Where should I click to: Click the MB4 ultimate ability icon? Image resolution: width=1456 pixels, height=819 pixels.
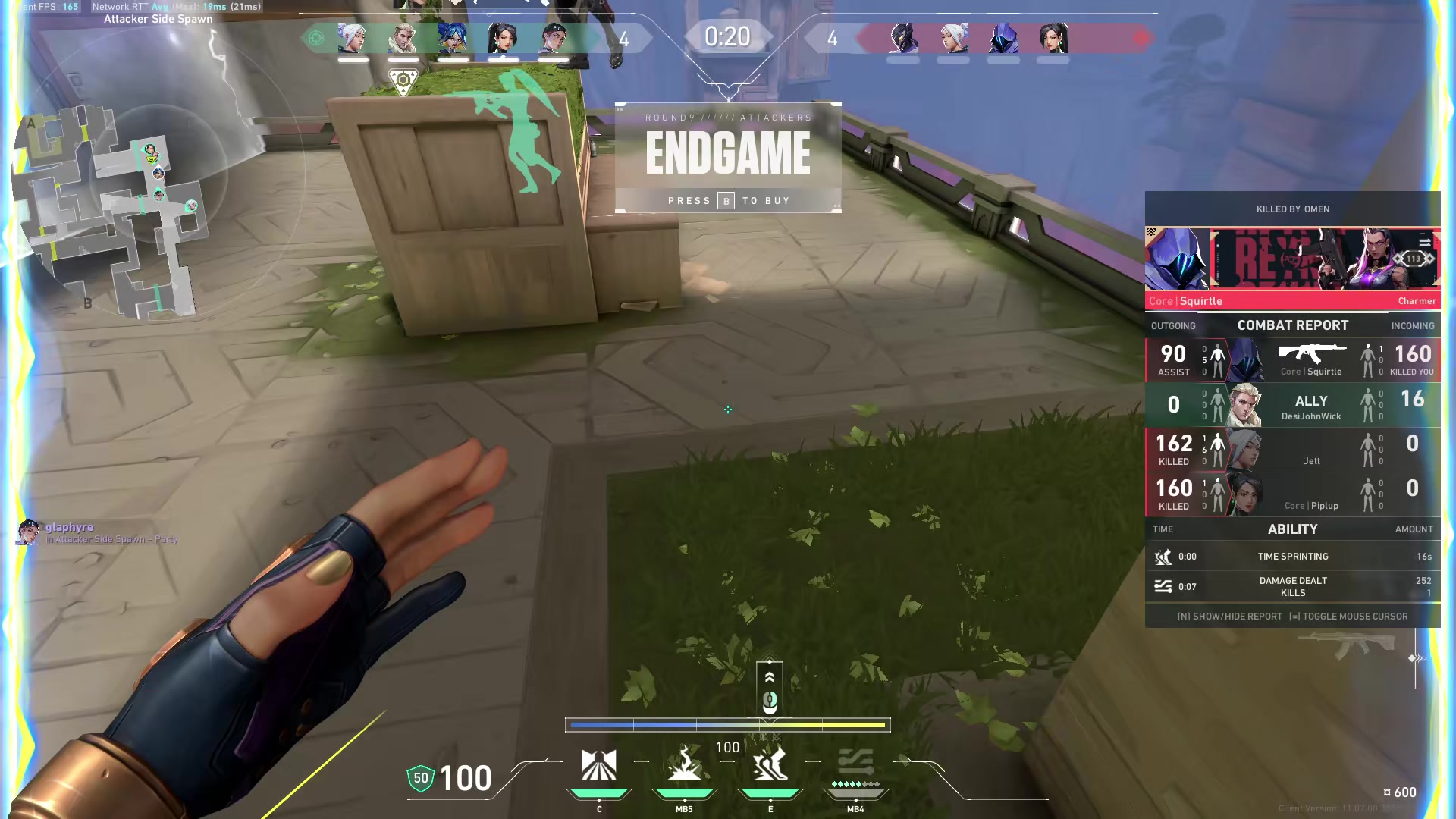pyautogui.click(x=855, y=766)
